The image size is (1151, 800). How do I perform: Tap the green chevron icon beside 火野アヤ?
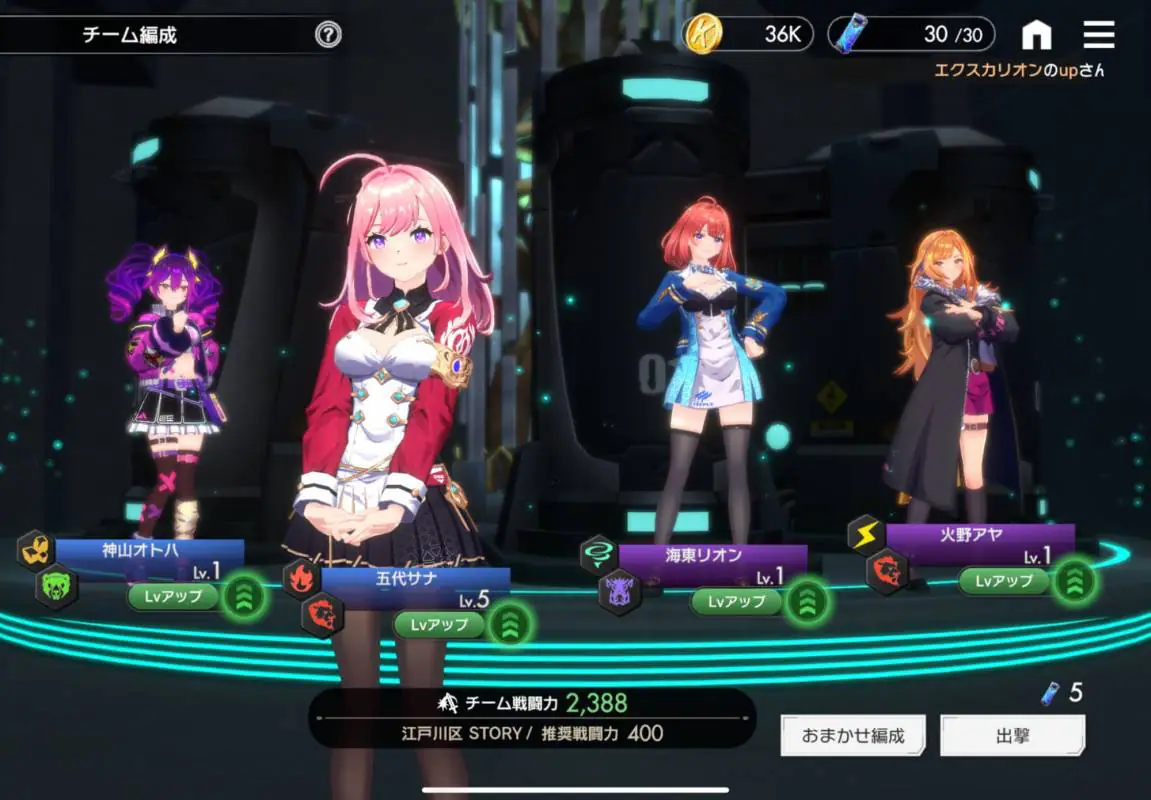pyautogui.click(x=1075, y=581)
